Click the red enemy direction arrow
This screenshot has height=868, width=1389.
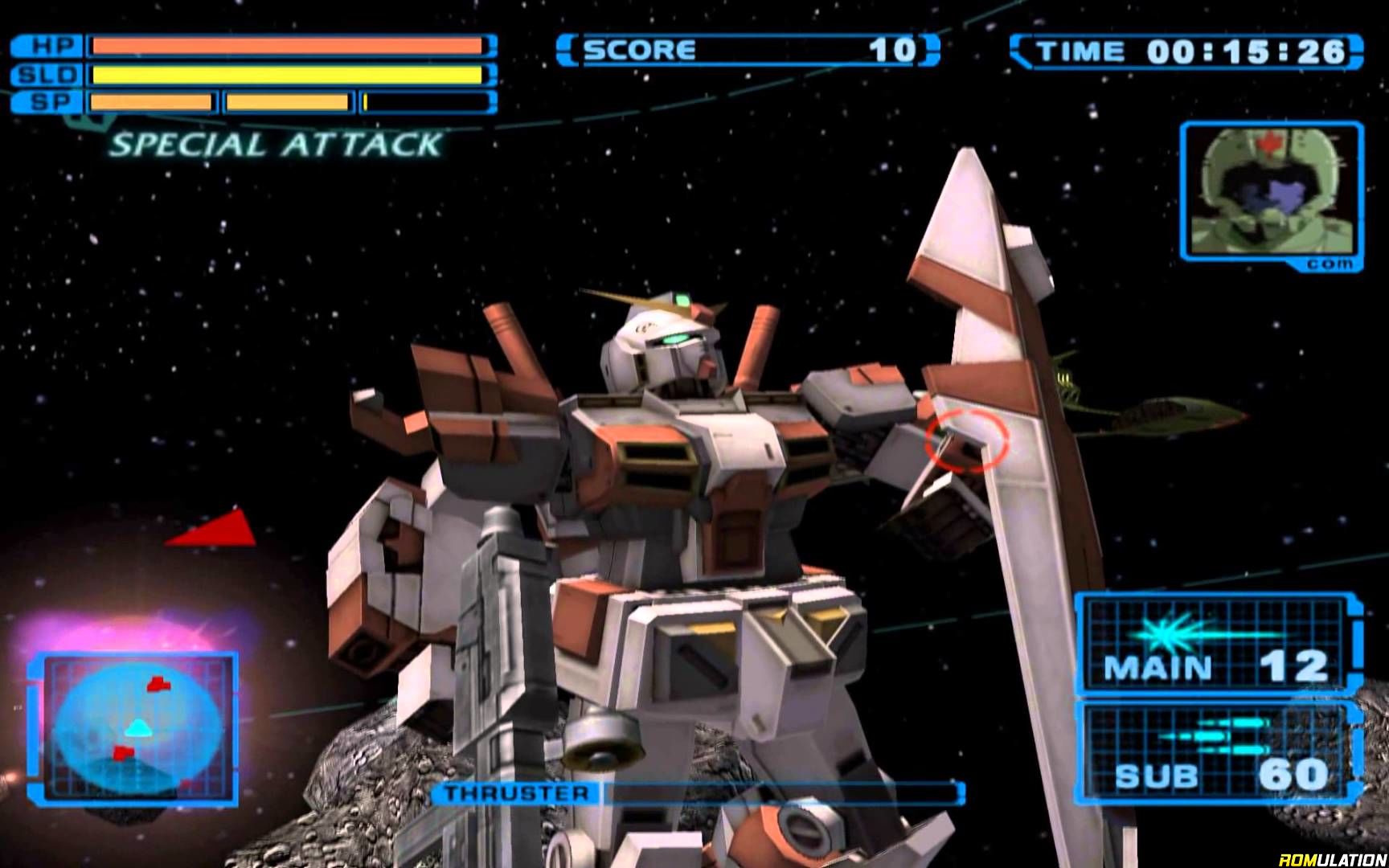point(215,530)
